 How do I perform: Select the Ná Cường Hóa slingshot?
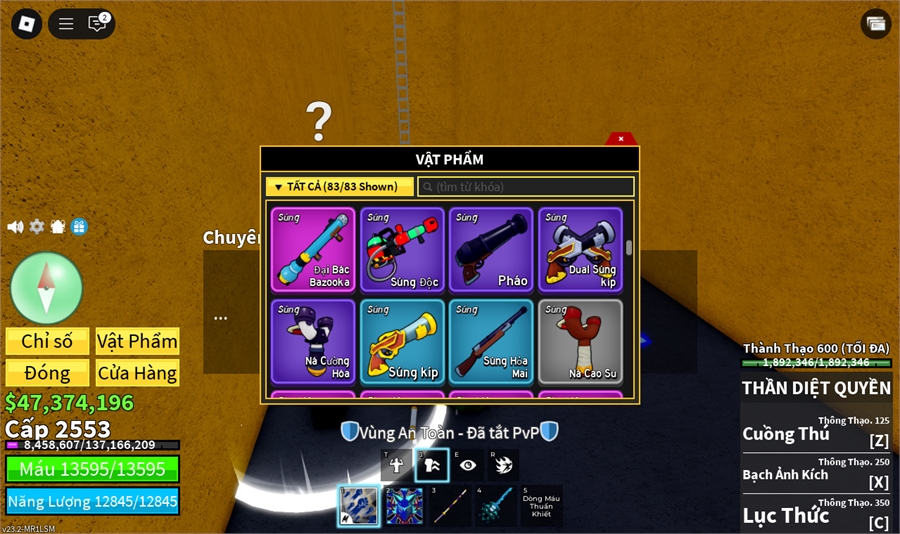tap(313, 341)
